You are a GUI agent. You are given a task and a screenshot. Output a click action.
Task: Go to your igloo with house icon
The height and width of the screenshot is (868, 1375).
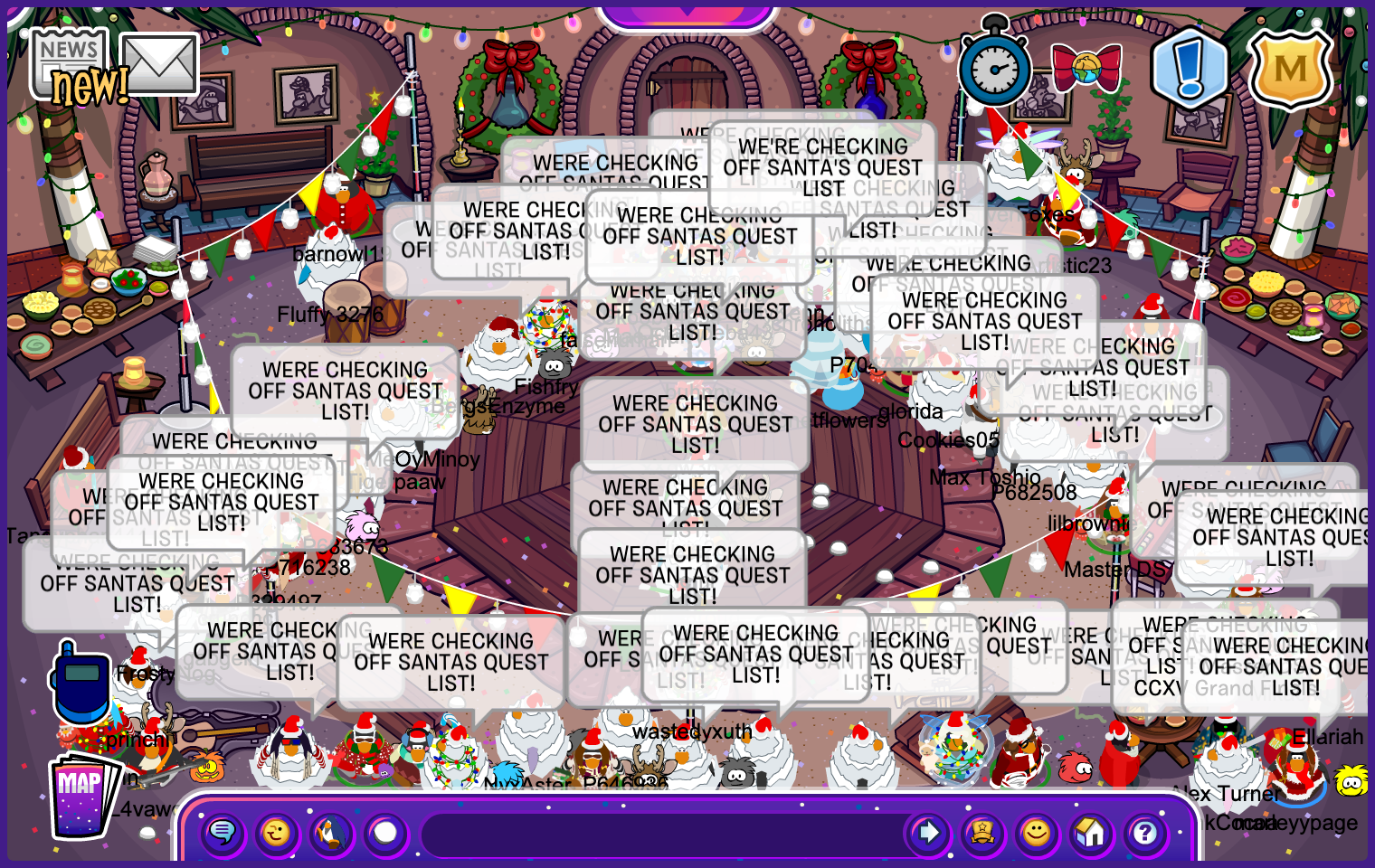tap(1091, 832)
